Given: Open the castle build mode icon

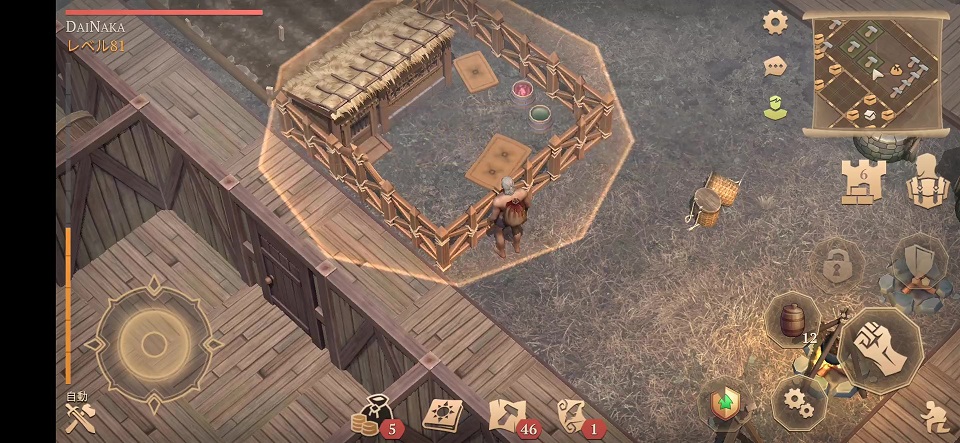Looking at the screenshot, I should click(861, 182).
